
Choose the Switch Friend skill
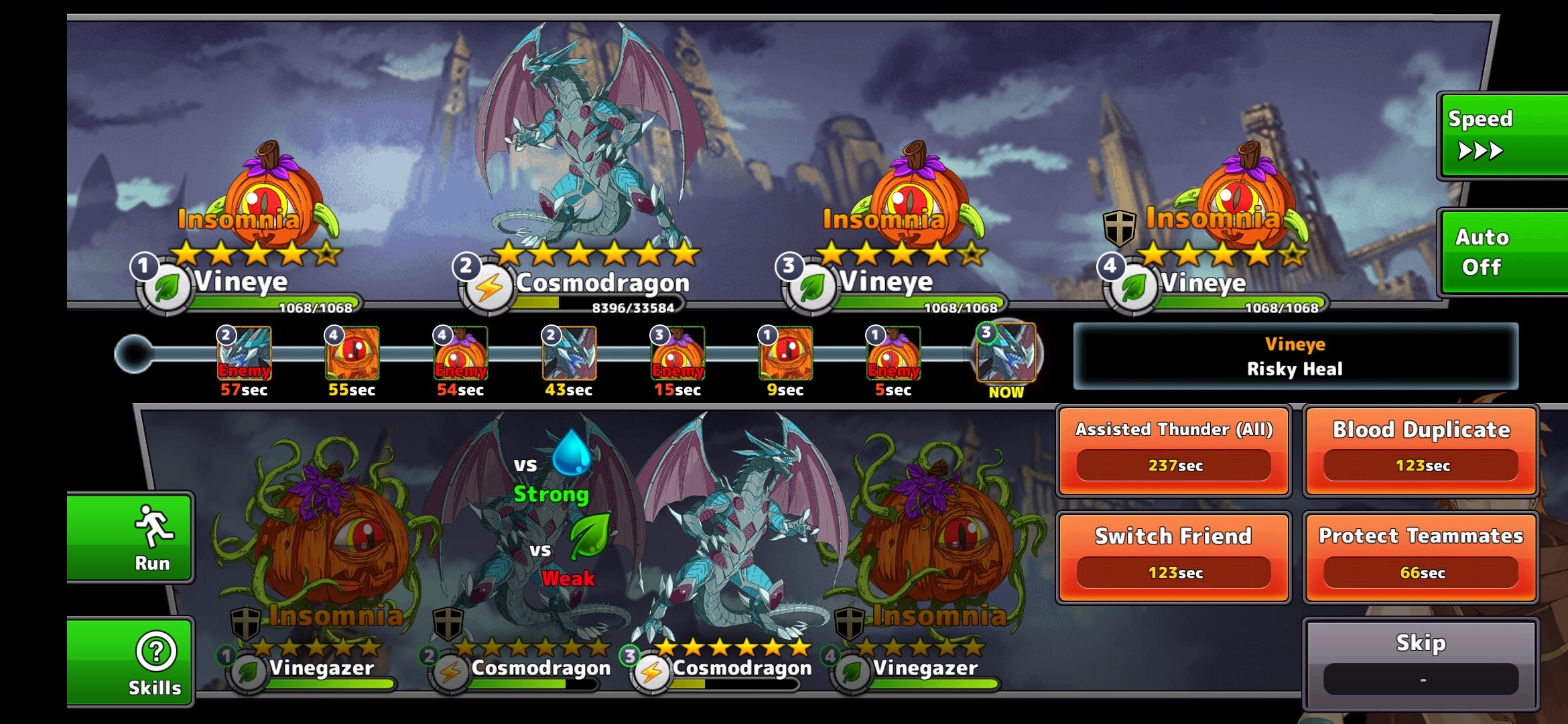(x=1174, y=558)
